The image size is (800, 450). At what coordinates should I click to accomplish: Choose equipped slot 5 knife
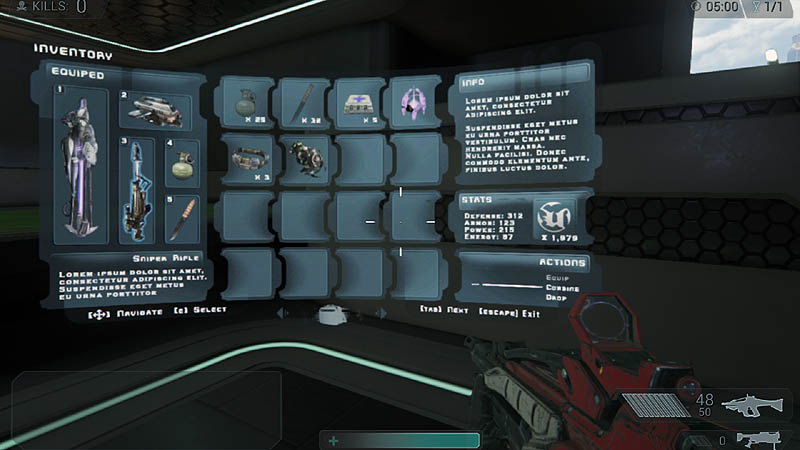click(182, 218)
